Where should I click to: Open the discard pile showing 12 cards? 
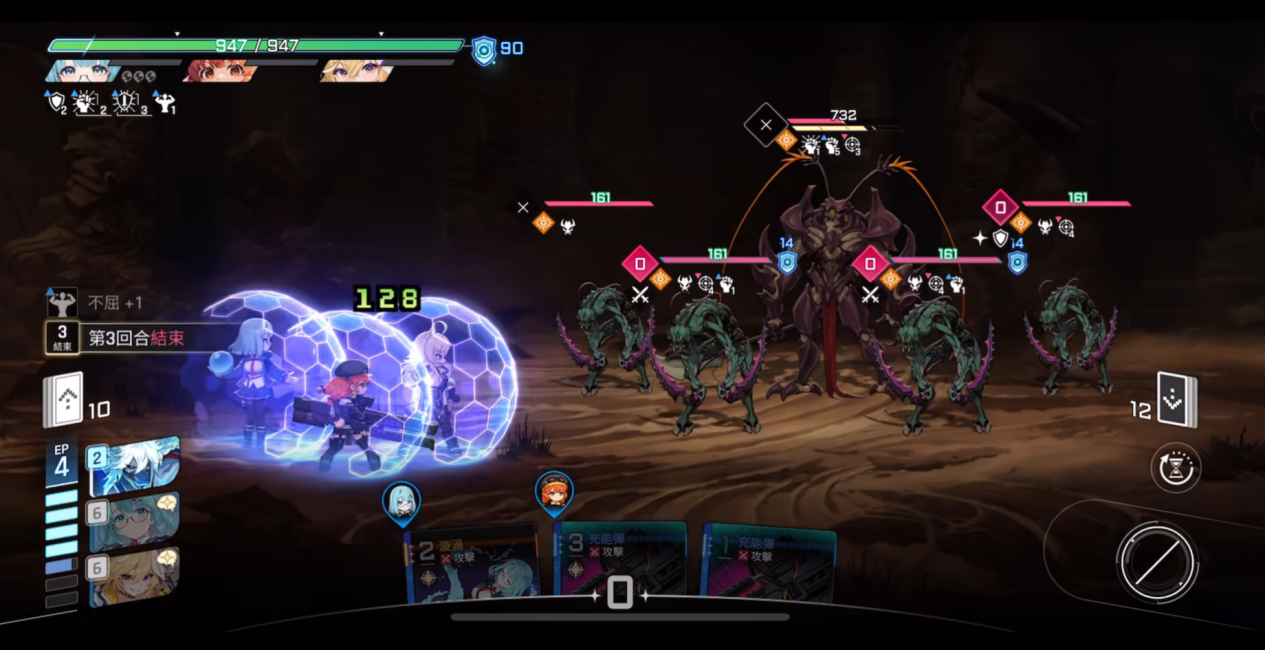click(1176, 400)
